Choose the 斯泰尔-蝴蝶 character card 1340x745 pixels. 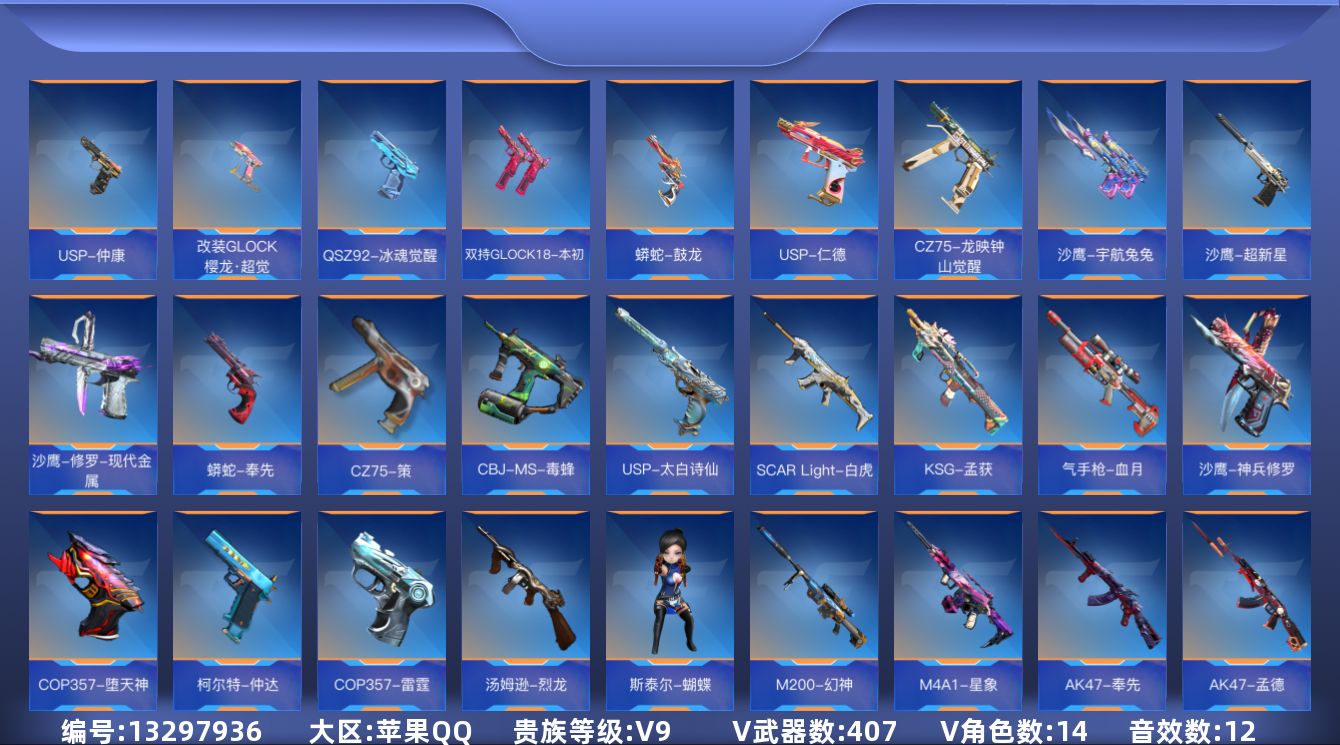669,610
